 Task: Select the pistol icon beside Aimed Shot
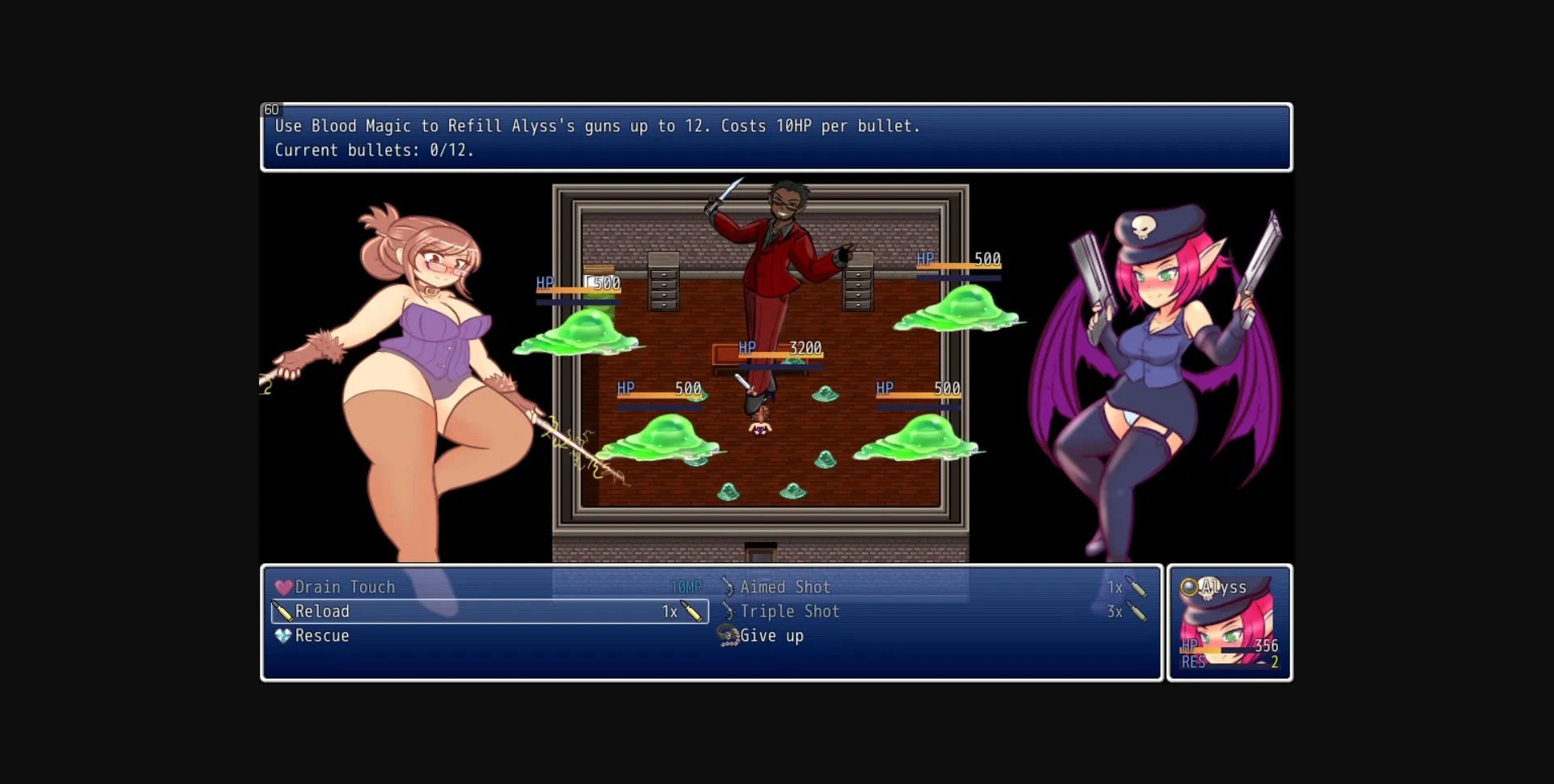[x=727, y=587]
